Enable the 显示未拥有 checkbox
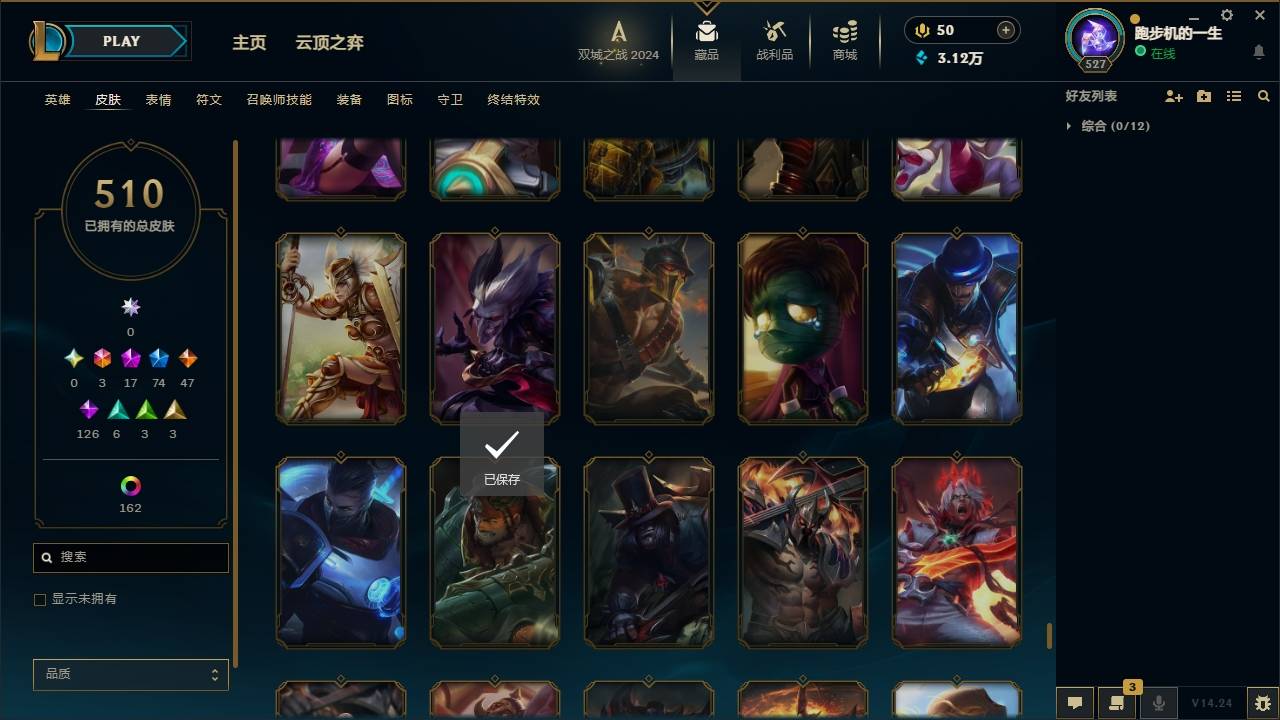Screen dimensions: 1280x720 click(40, 599)
